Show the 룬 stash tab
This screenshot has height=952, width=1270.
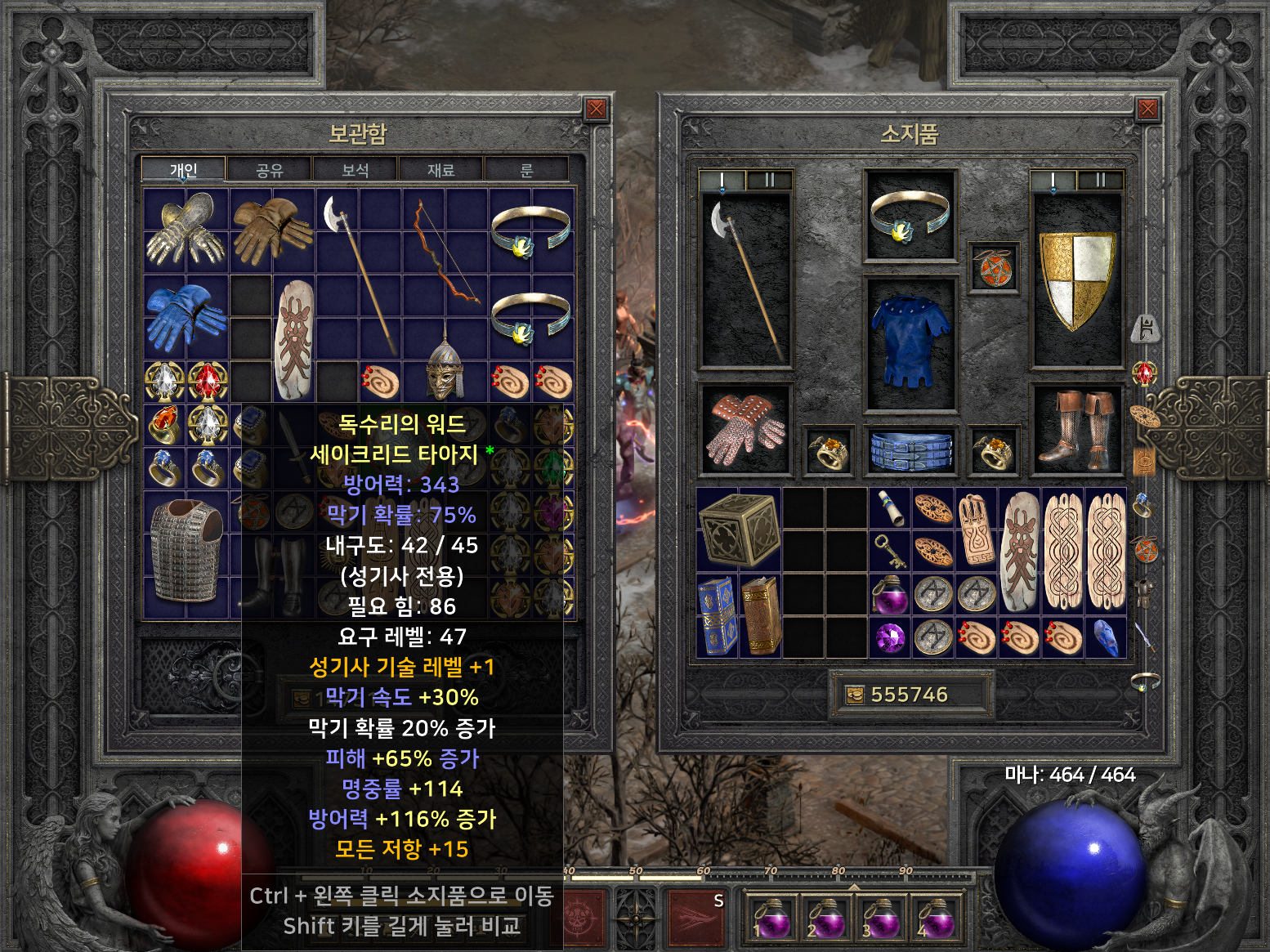point(527,170)
